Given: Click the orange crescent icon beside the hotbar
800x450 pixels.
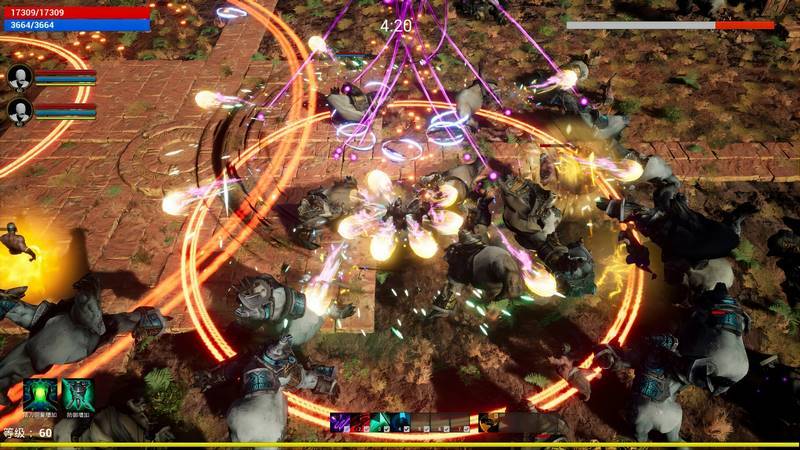Looking at the screenshot, I should [x=489, y=422].
